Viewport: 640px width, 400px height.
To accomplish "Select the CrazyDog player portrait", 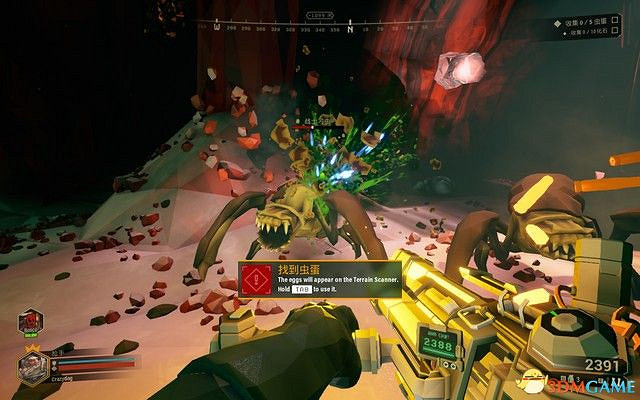I will [31, 366].
